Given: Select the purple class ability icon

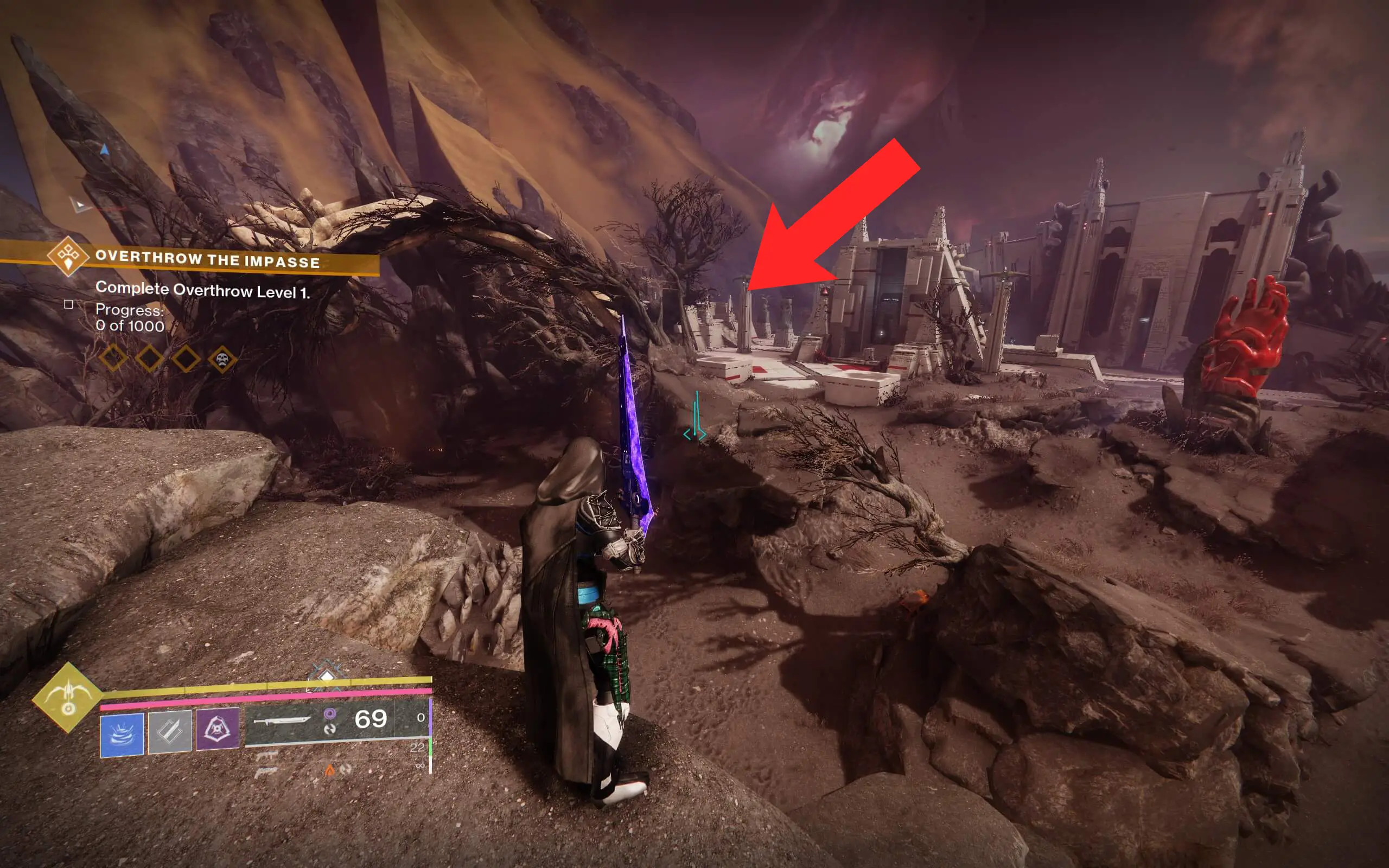Looking at the screenshot, I should click(218, 731).
